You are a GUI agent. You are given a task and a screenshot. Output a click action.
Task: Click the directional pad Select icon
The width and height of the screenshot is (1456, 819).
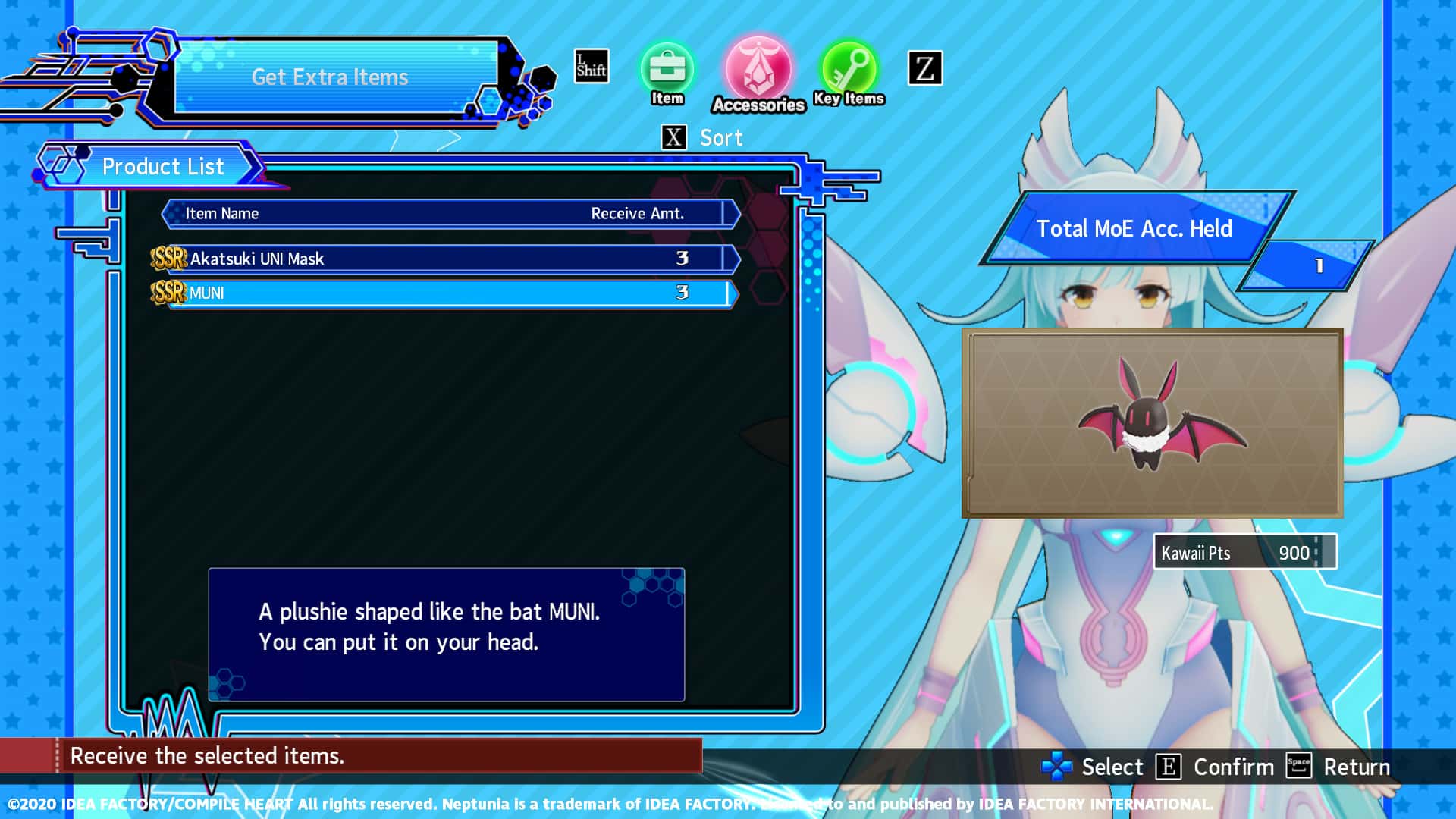[x=1056, y=767]
